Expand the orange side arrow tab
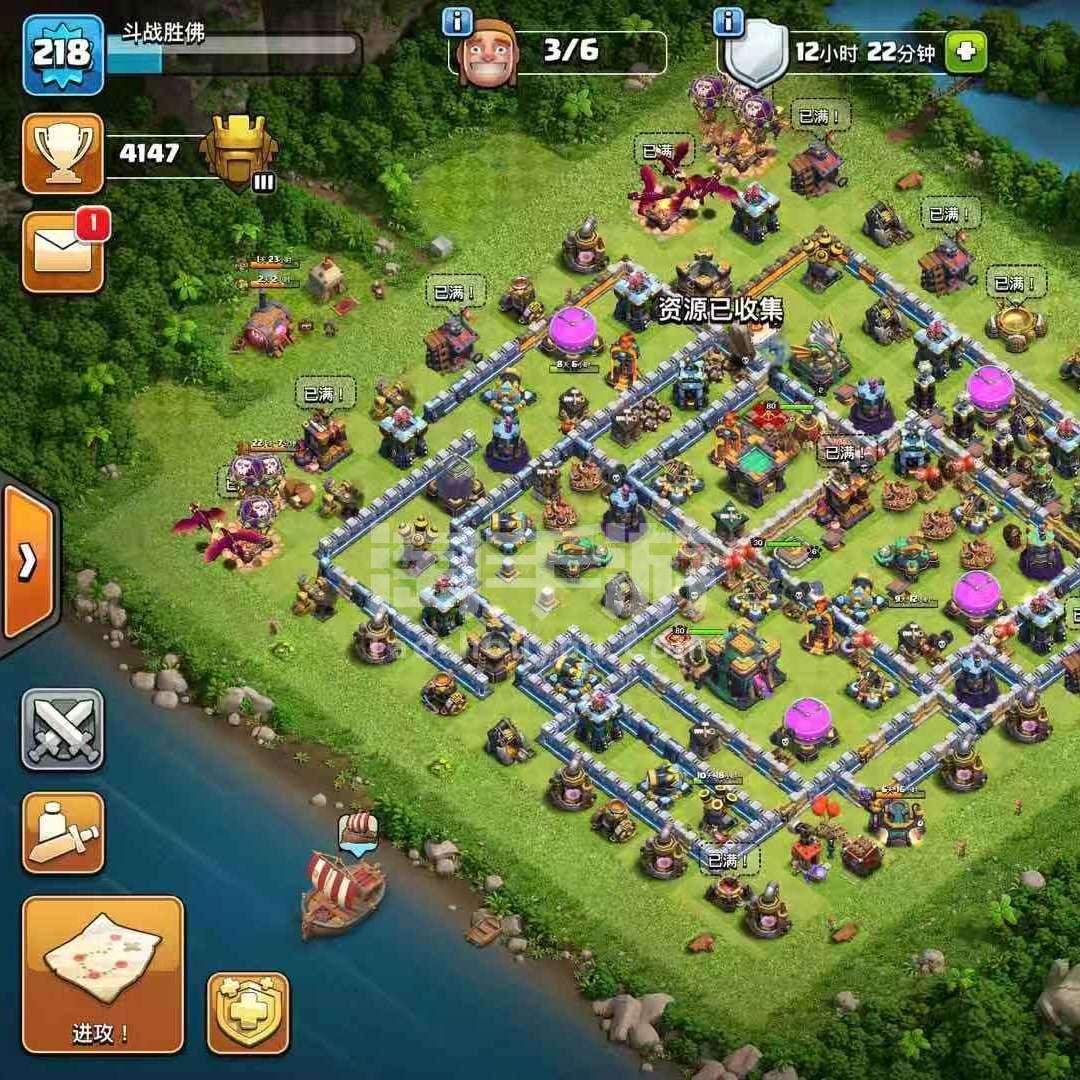Viewport: 1080px width, 1080px height. (x=28, y=562)
